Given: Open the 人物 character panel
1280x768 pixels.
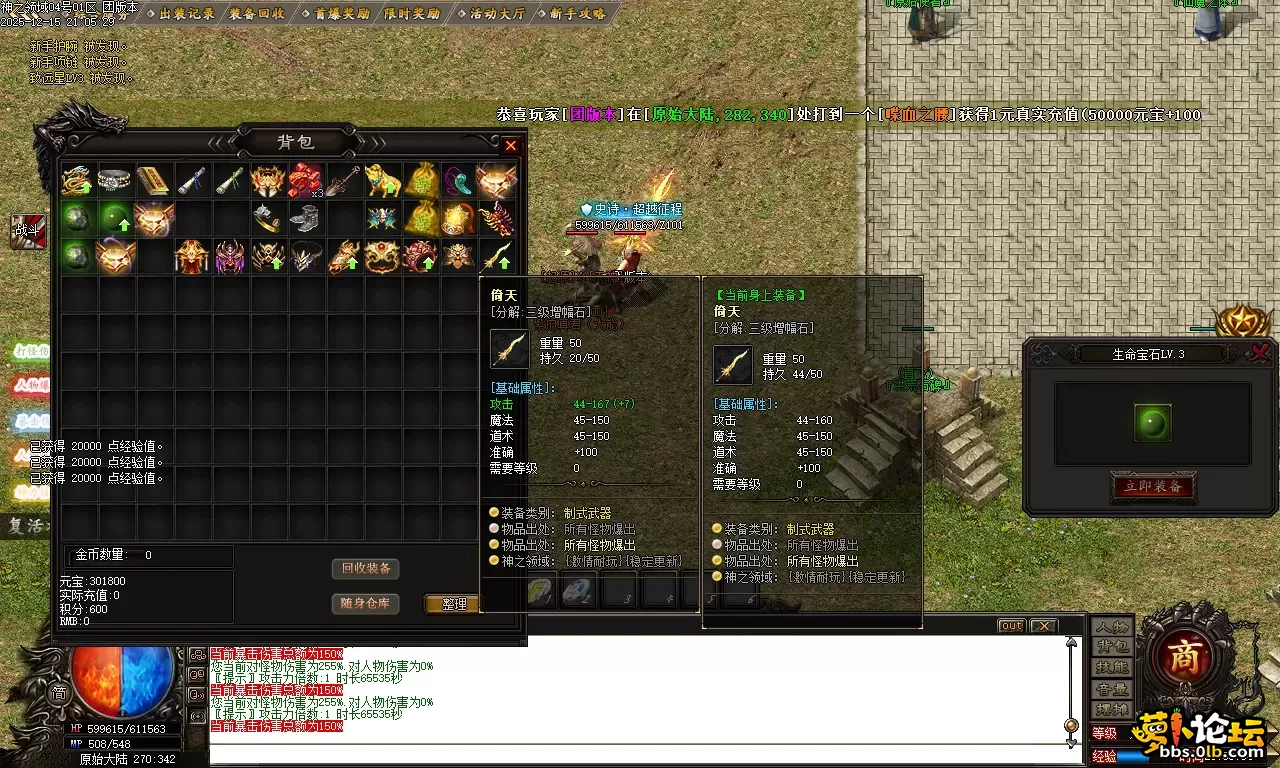Looking at the screenshot, I should (x=1111, y=627).
